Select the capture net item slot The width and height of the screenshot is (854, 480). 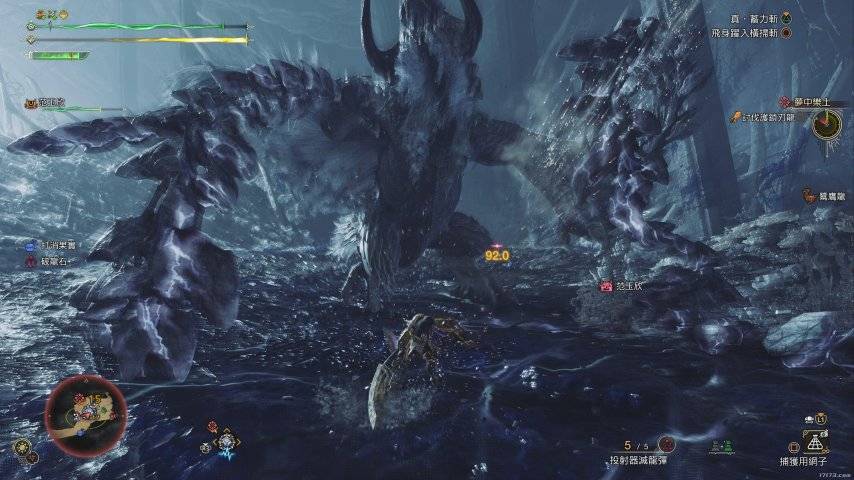click(x=815, y=442)
